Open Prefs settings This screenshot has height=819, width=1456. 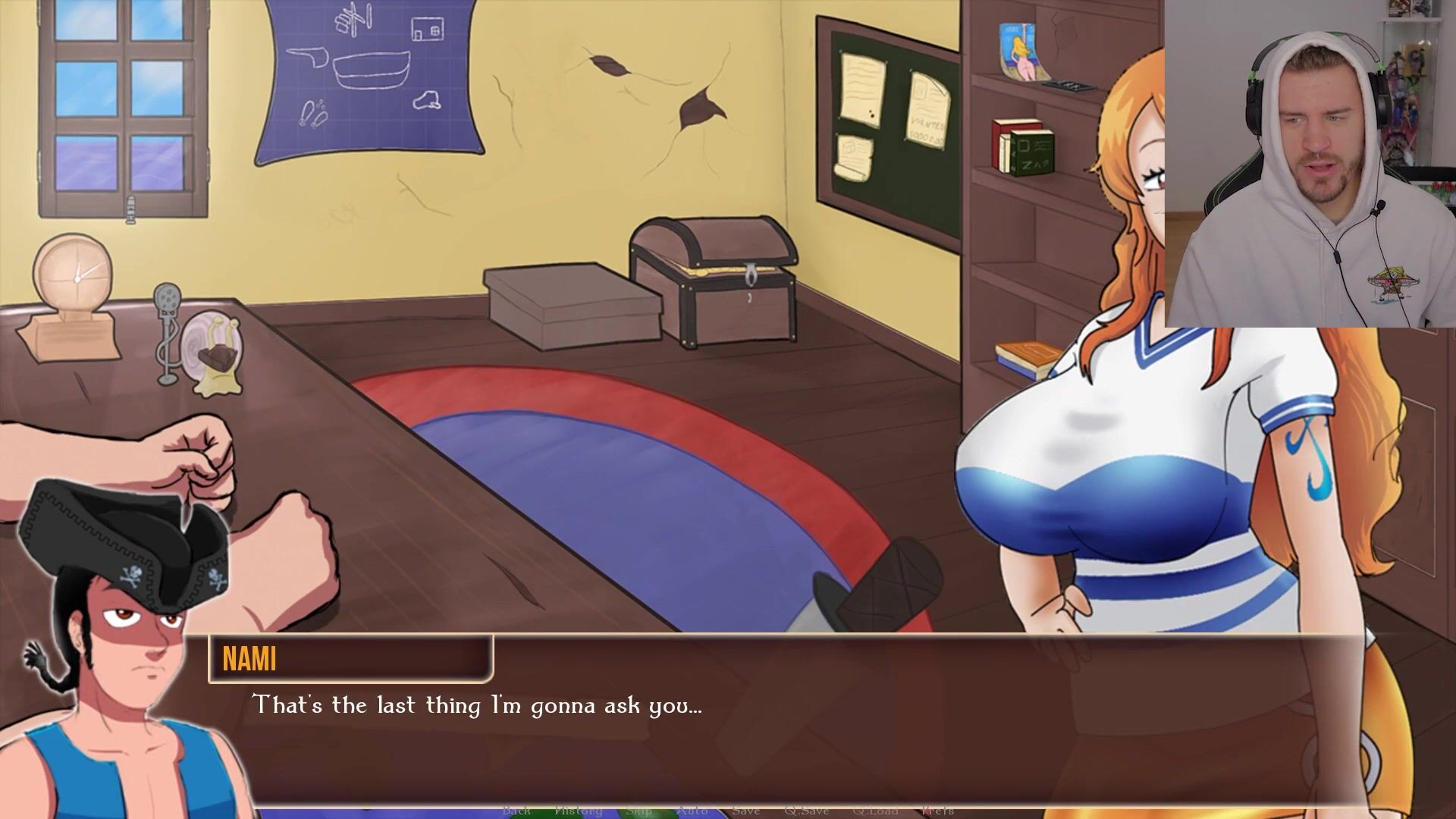(937, 811)
